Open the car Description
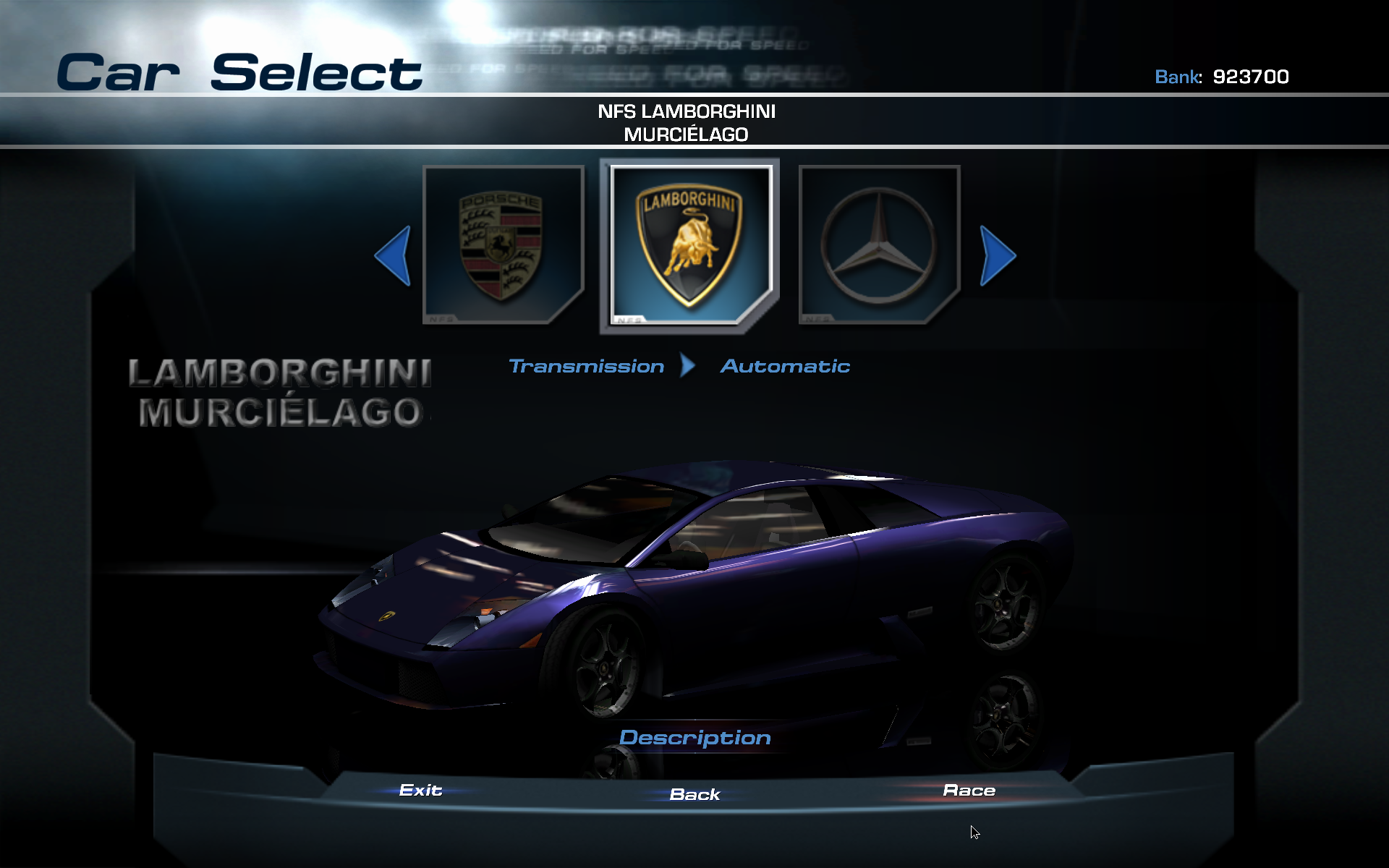Image resolution: width=1389 pixels, height=868 pixels. (x=694, y=738)
